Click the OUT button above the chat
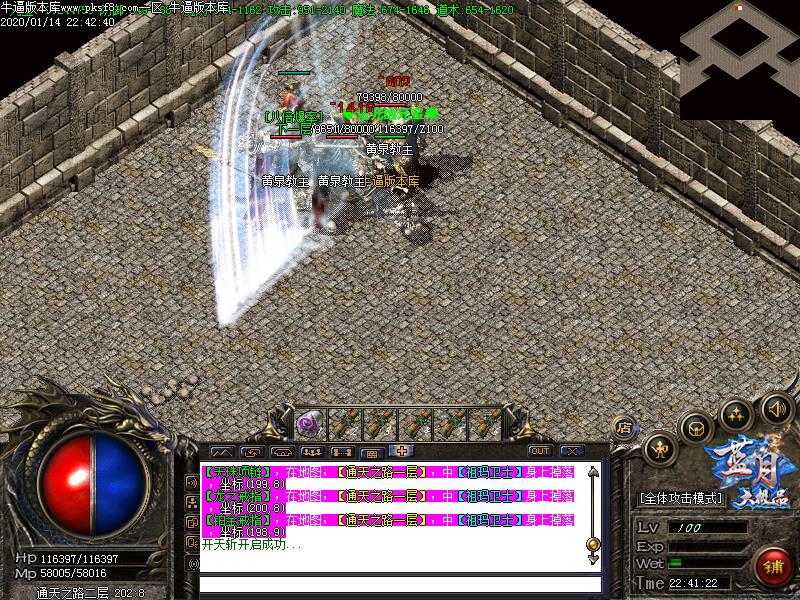This screenshot has width=800, height=600. 540,451
